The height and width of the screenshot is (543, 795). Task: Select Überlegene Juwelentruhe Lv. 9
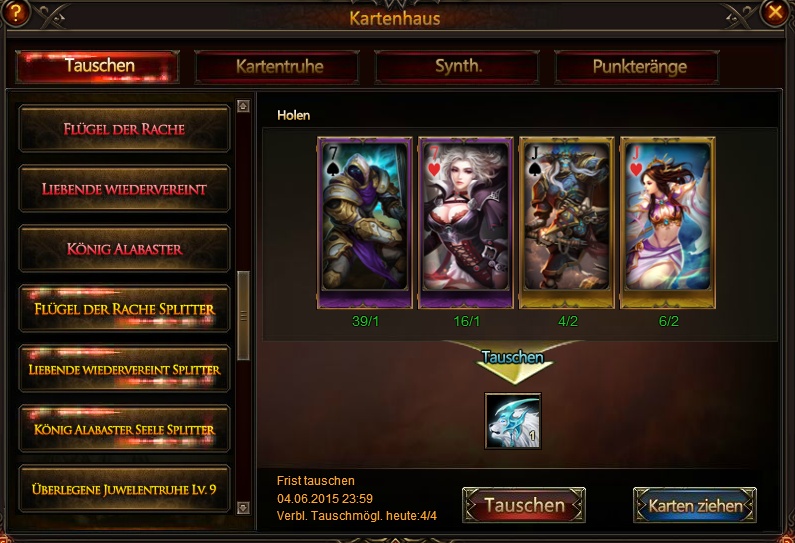tap(124, 489)
